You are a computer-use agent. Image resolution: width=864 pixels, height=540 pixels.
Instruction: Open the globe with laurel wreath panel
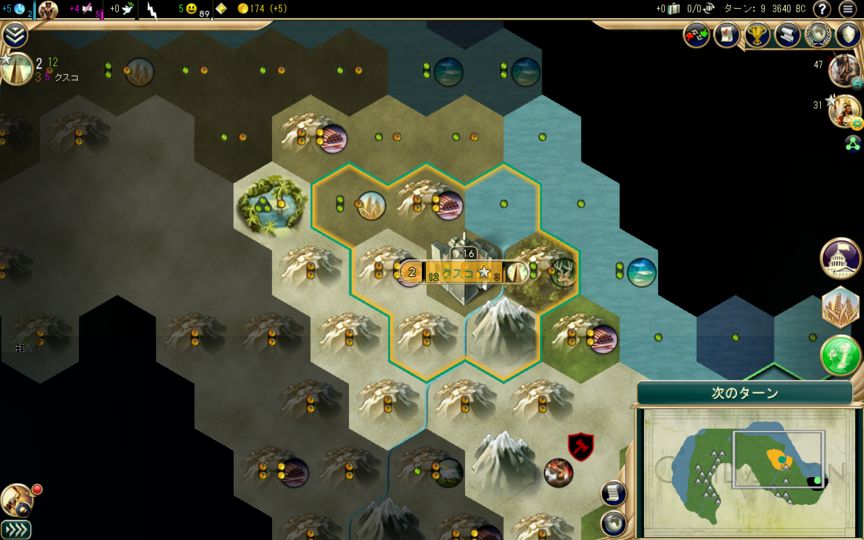tap(818, 35)
